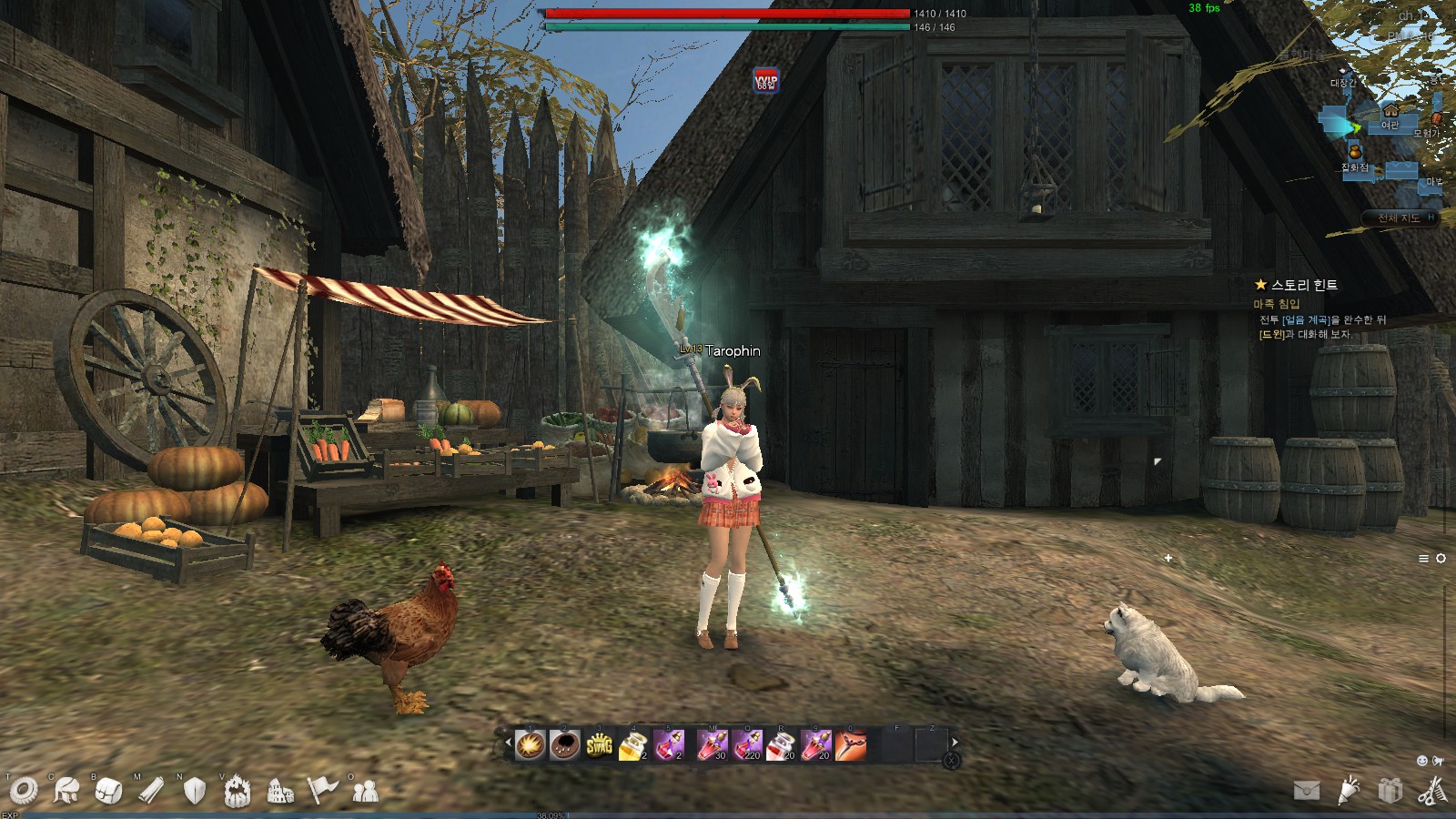
Task: Open the flaming ring menu icon
Action: click(x=238, y=791)
